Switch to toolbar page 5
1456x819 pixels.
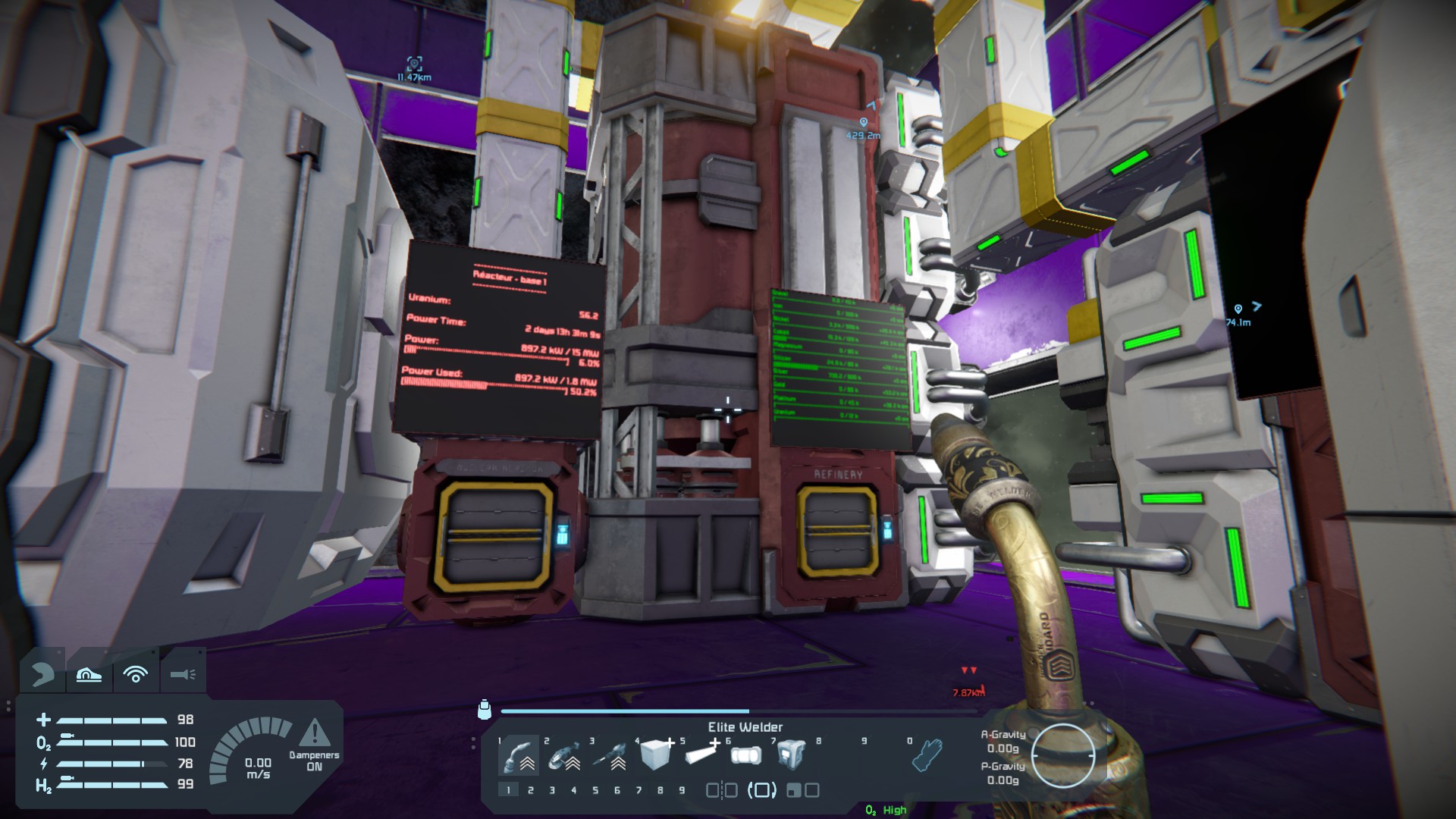click(x=595, y=790)
